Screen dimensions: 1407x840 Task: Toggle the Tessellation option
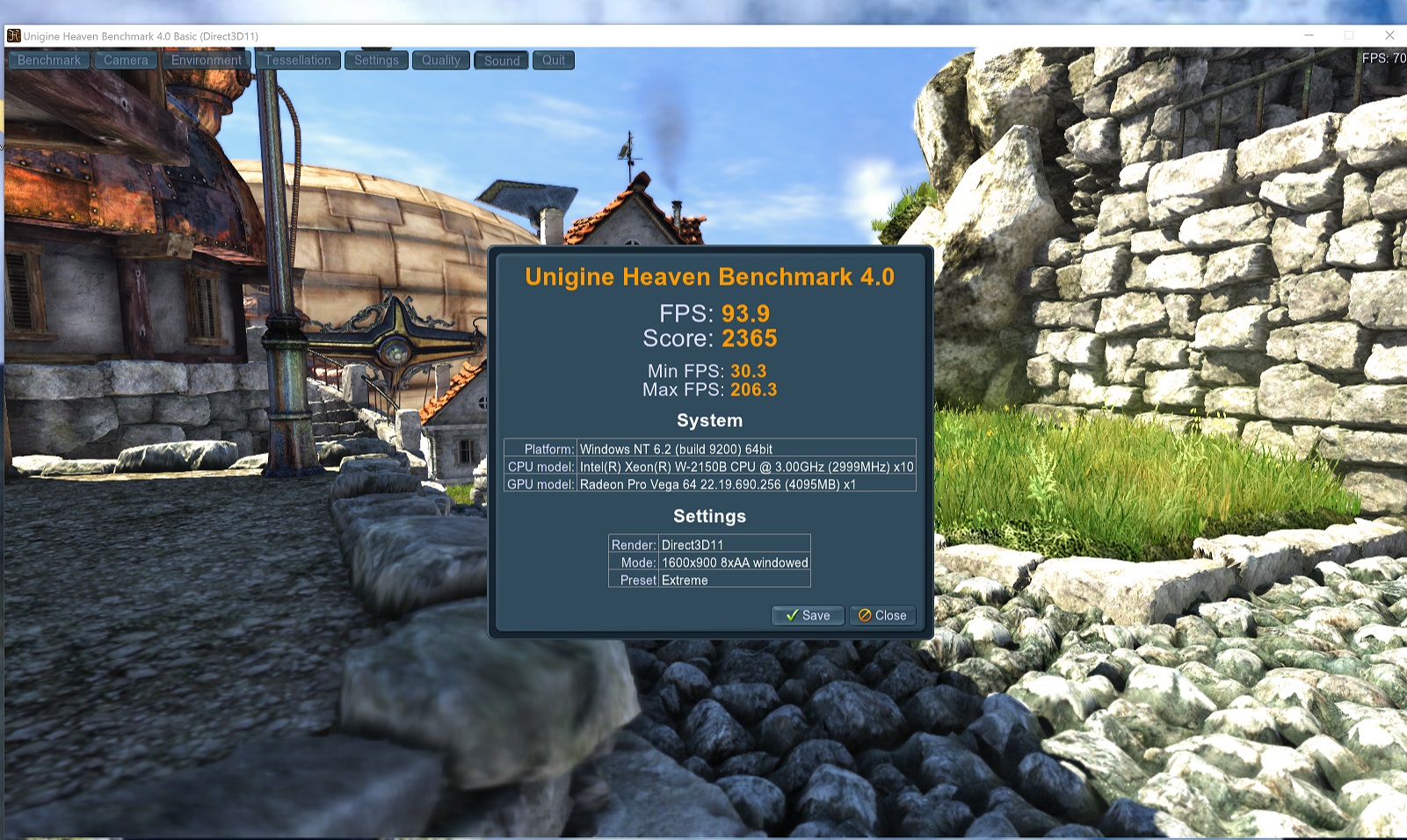point(298,61)
